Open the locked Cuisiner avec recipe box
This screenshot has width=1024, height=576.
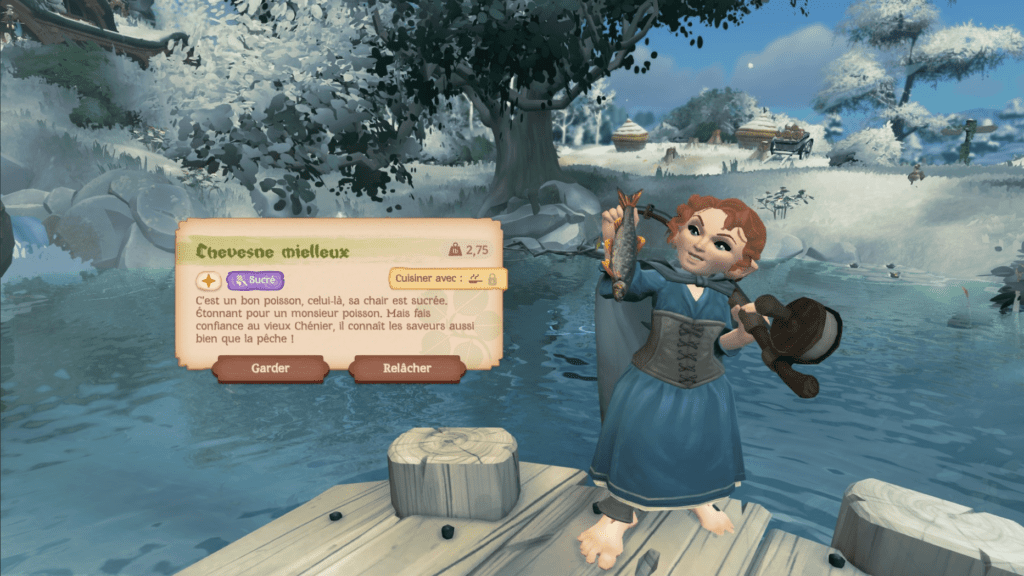point(447,279)
